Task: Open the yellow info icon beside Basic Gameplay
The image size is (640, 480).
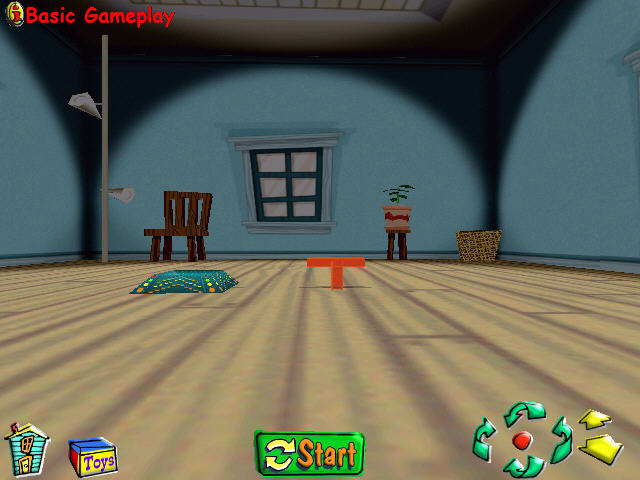Action: (x=14, y=14)
